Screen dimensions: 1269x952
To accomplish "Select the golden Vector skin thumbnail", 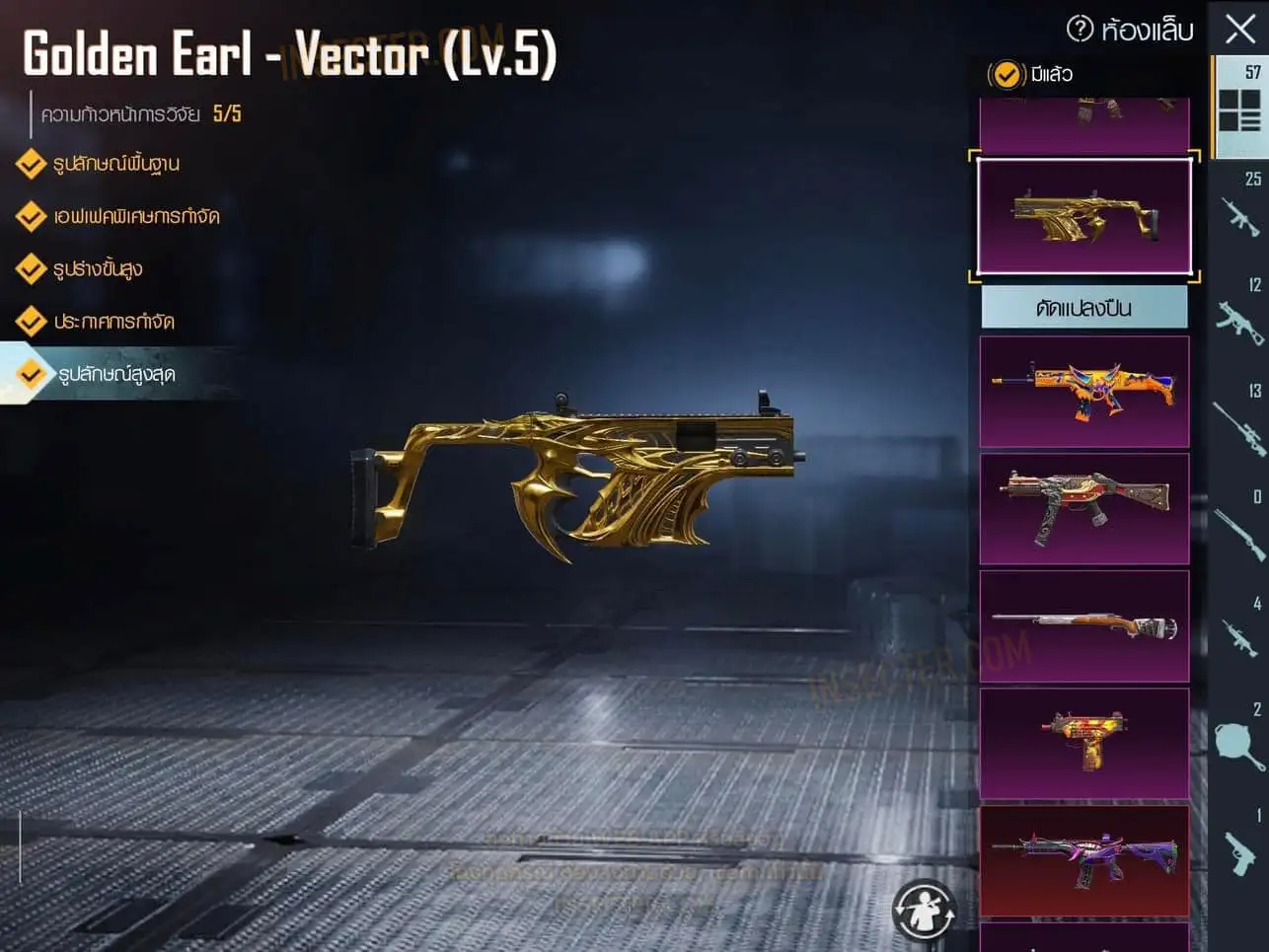I will click(1083, 216).
